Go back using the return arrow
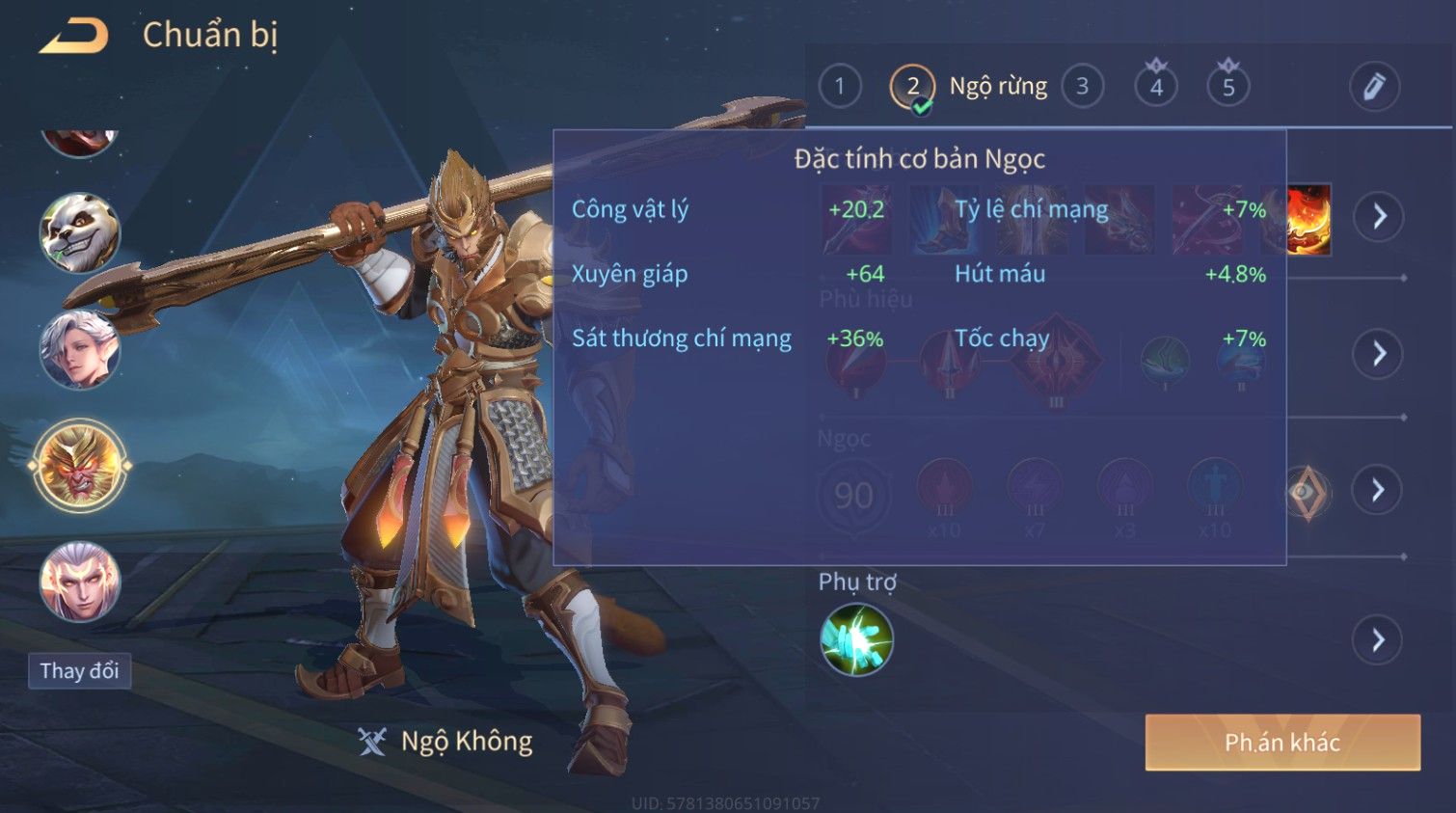Image resolution: width=1456 pixels, height=813 pixels. (74, 37)
